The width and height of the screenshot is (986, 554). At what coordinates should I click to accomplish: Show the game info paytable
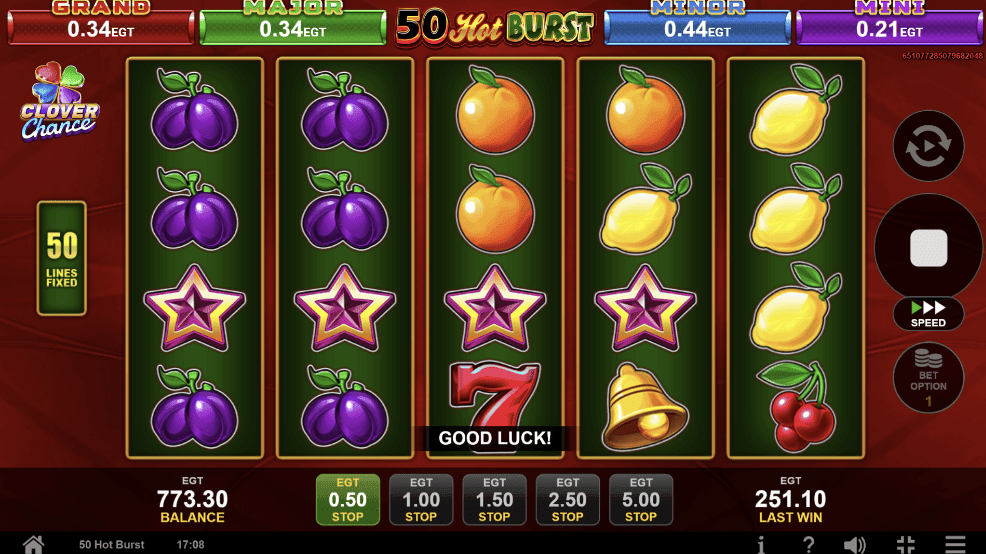pyautogui.click(x=761, y=544)
